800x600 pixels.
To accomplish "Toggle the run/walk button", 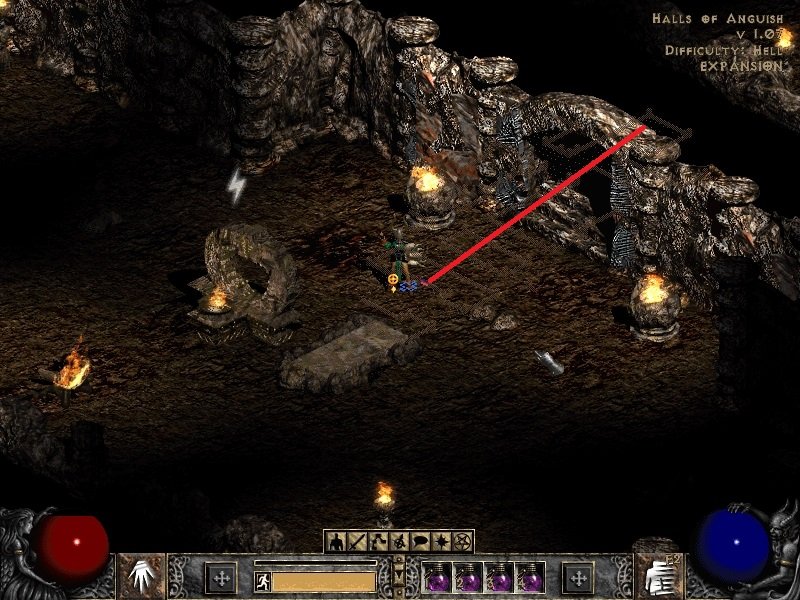I will 262,580.
